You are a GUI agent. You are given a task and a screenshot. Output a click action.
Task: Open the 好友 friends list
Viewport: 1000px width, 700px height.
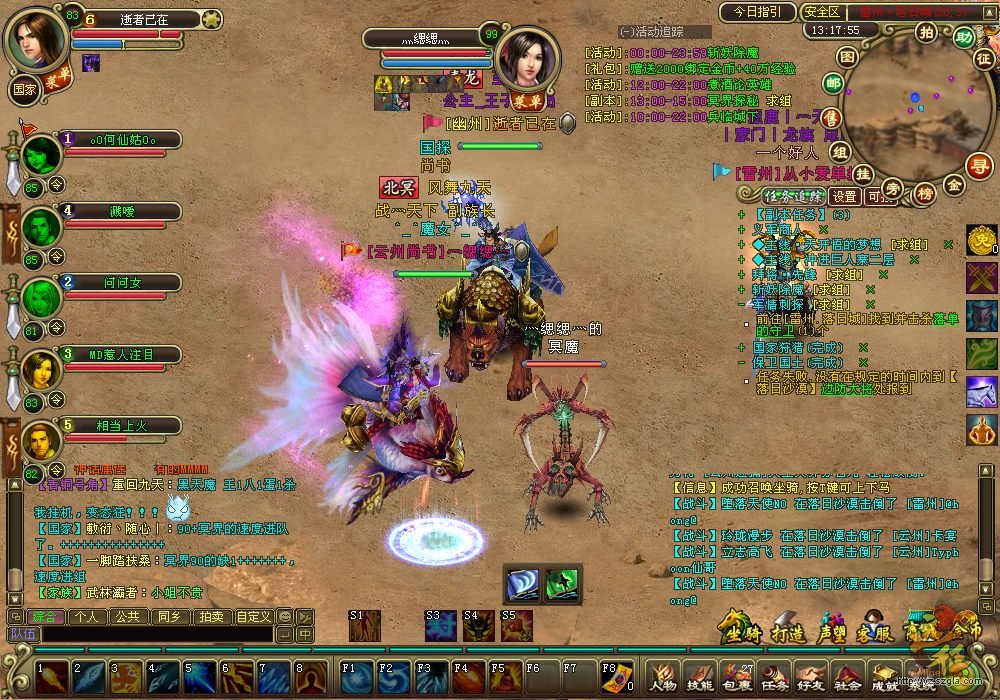[x=812, y=679]
